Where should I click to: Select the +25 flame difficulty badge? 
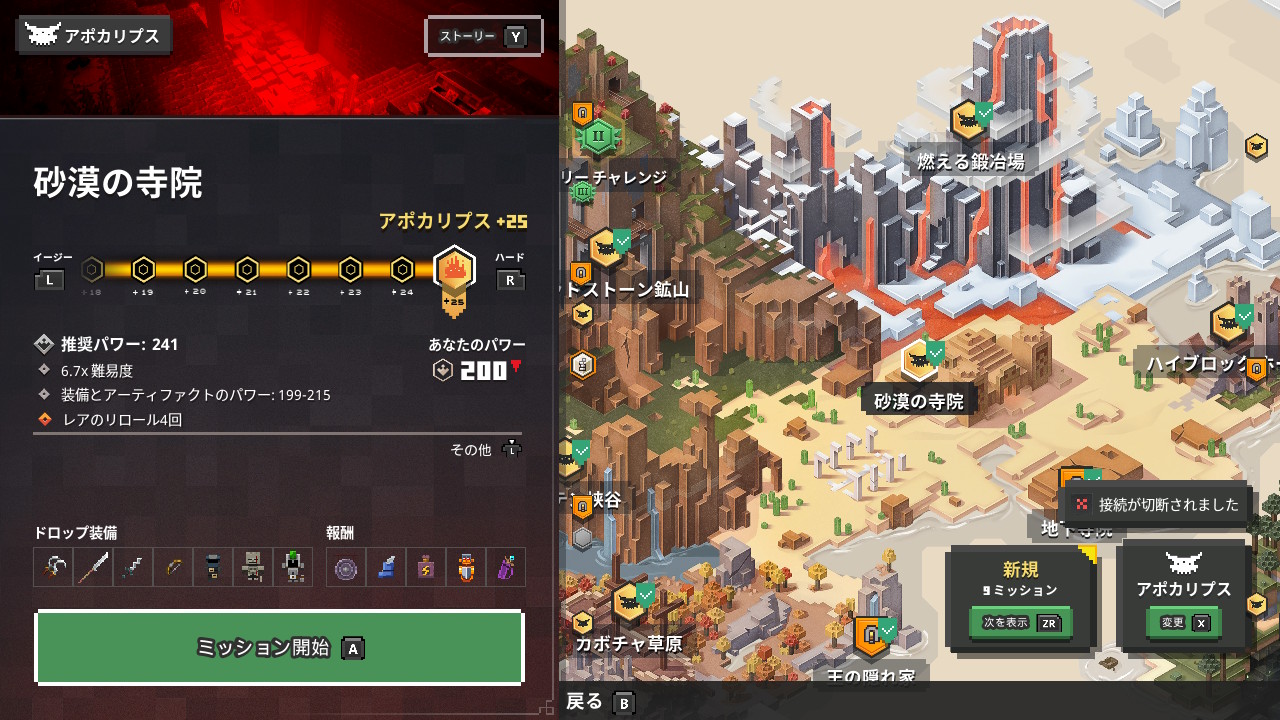coord(454,270)
